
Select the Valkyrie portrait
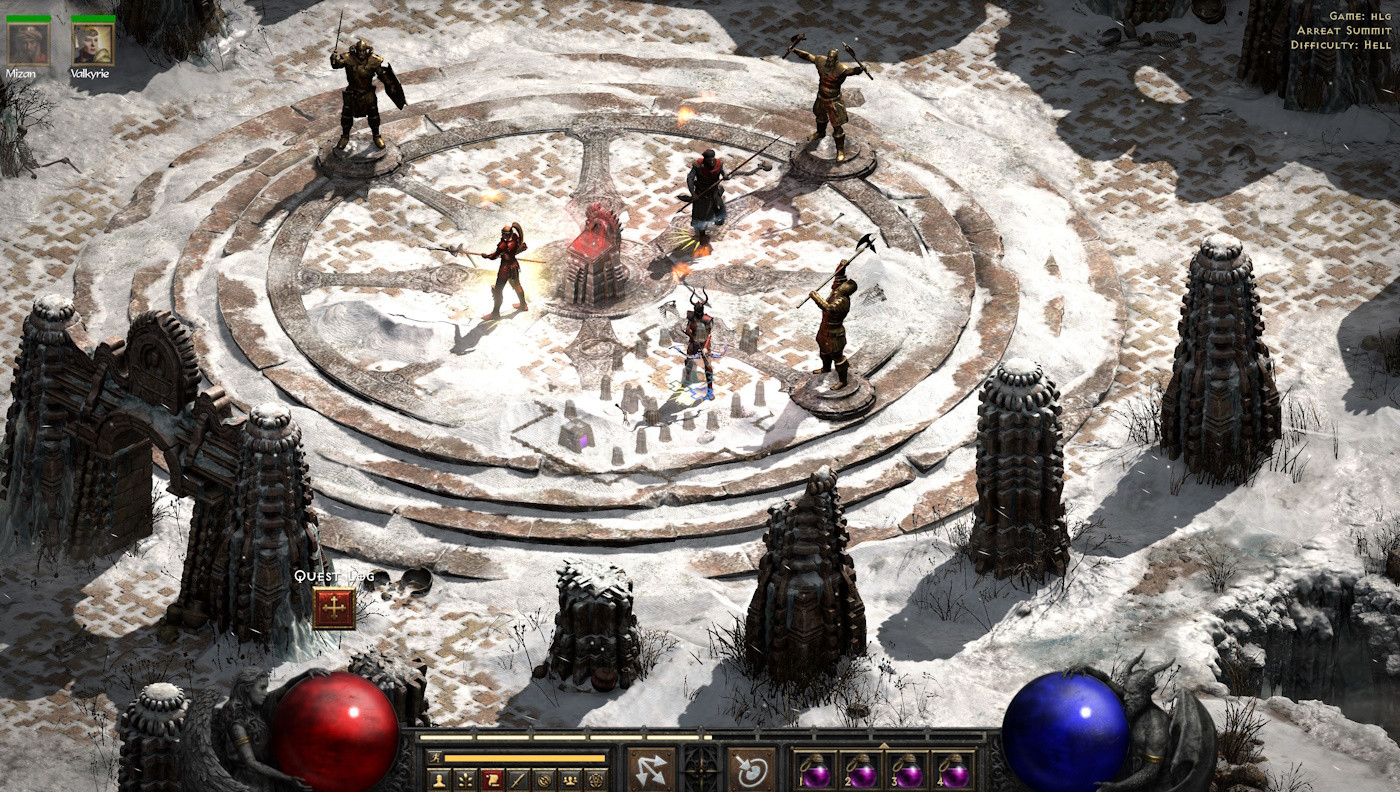coord(92,45)
